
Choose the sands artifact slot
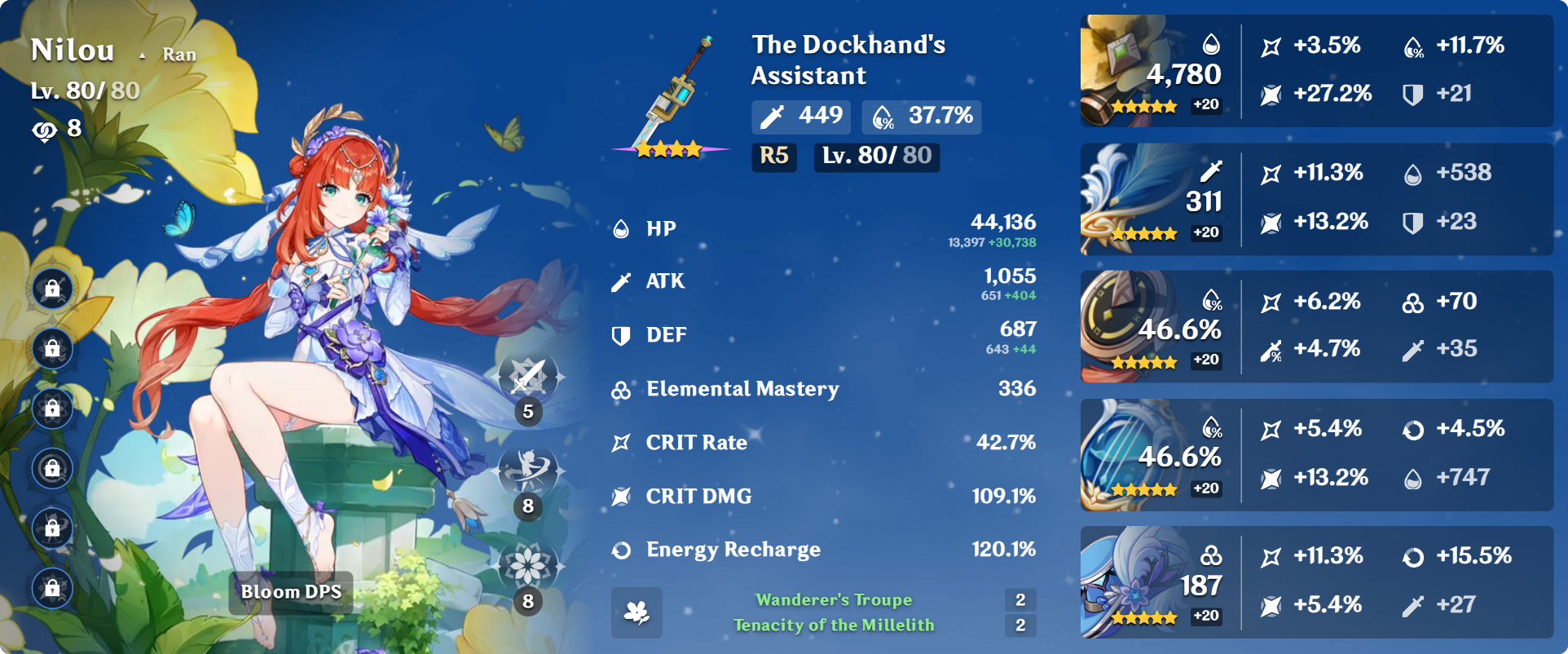coord(1152,327)
